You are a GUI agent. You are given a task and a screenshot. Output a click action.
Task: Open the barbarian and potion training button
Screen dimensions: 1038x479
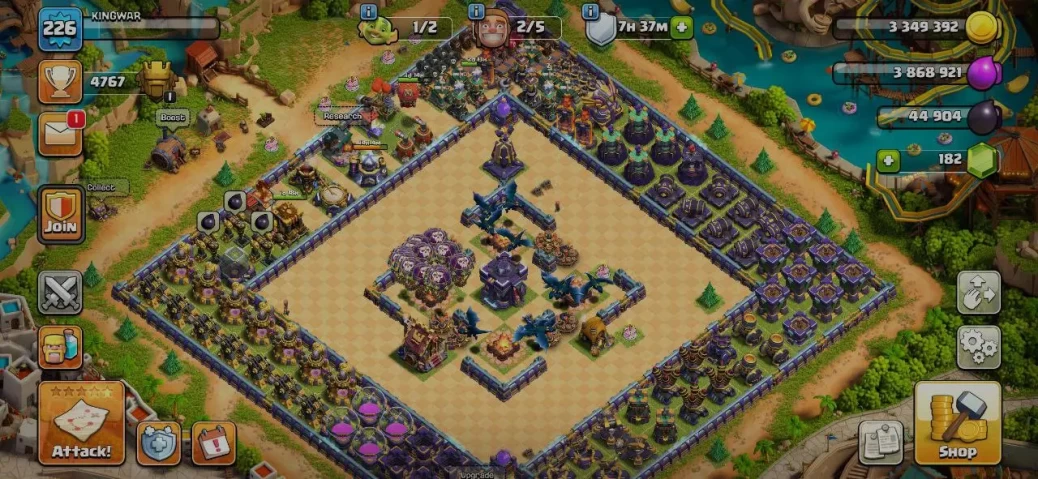(60, 347)
